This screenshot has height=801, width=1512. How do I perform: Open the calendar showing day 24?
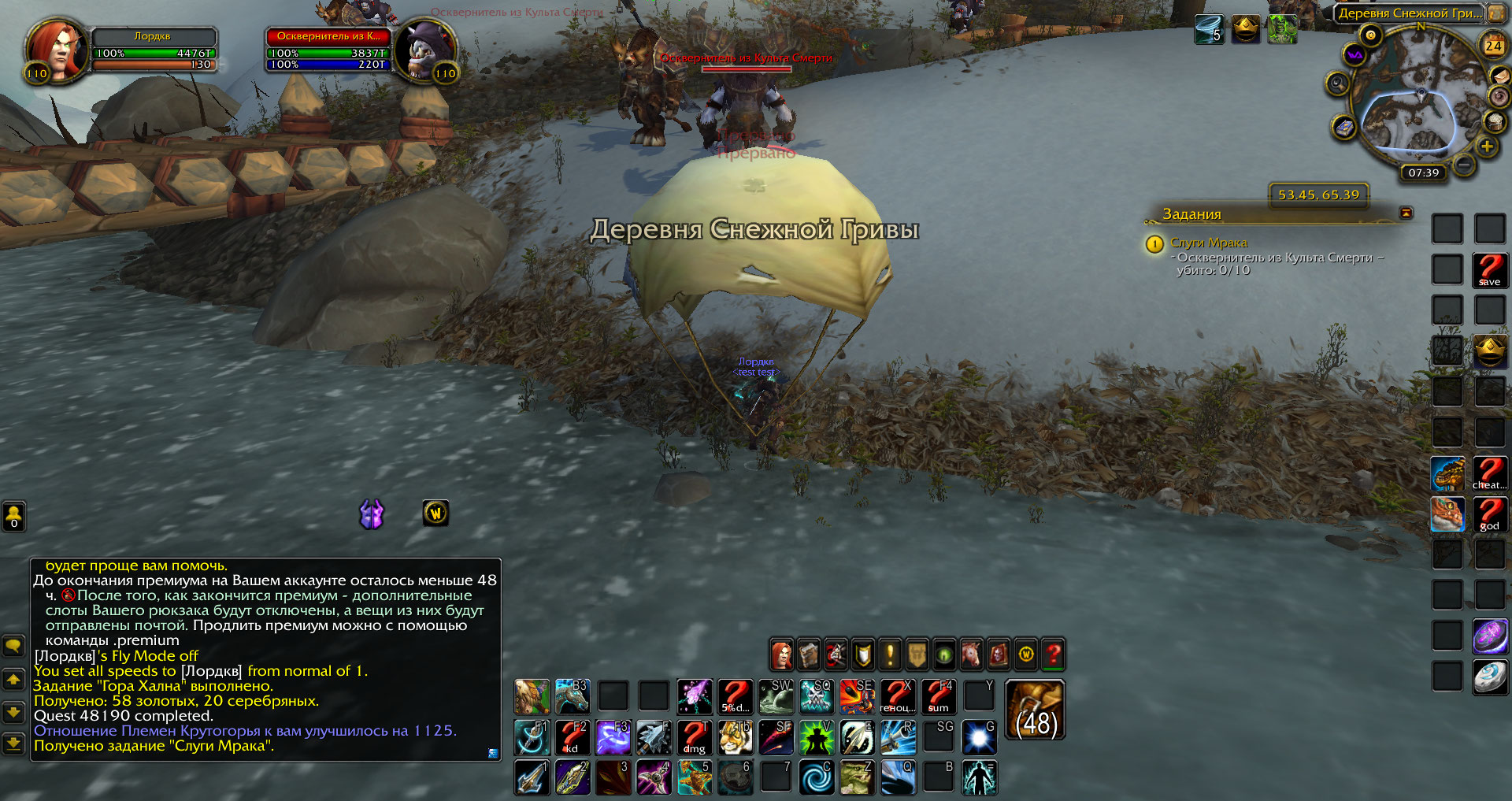tap(1493, 46)
